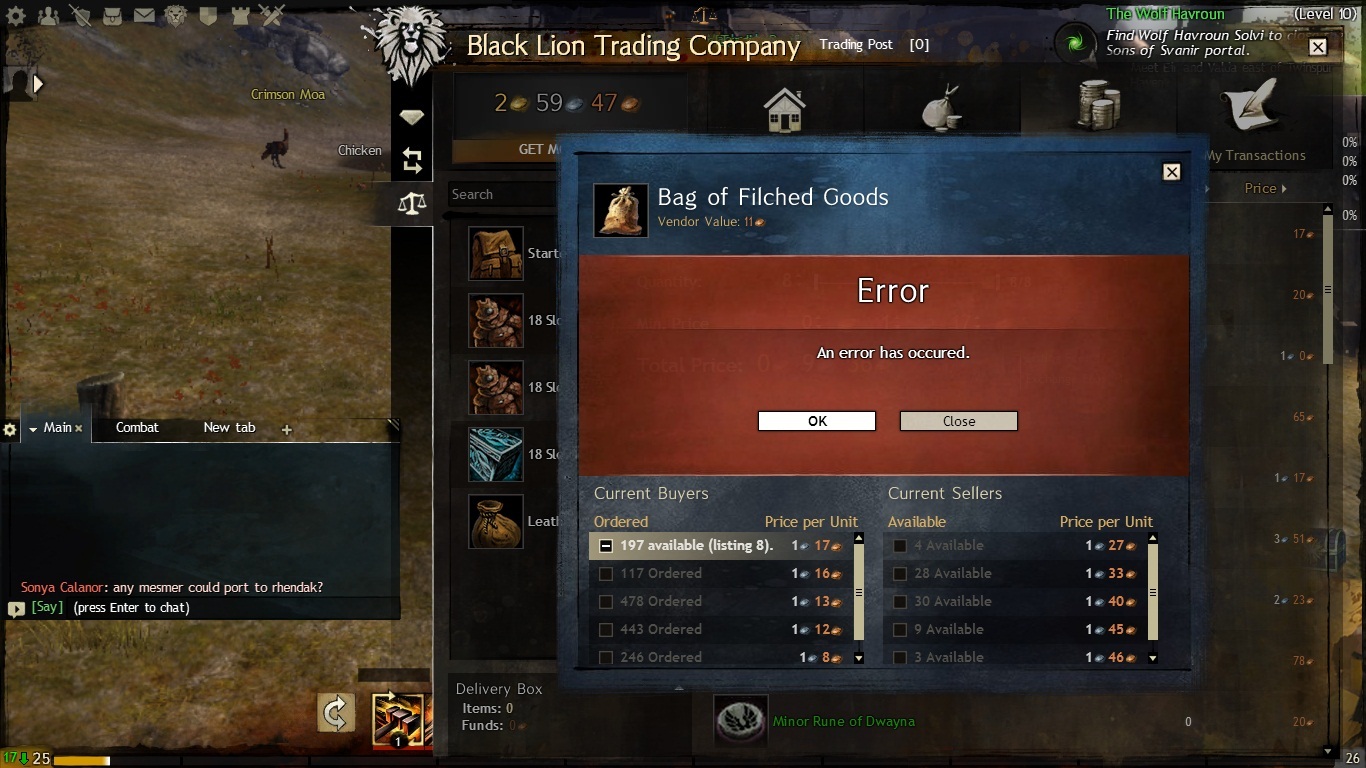Open the game options gear icon
This screenshot has height=768, width=1366.
(x=15, y=16)
